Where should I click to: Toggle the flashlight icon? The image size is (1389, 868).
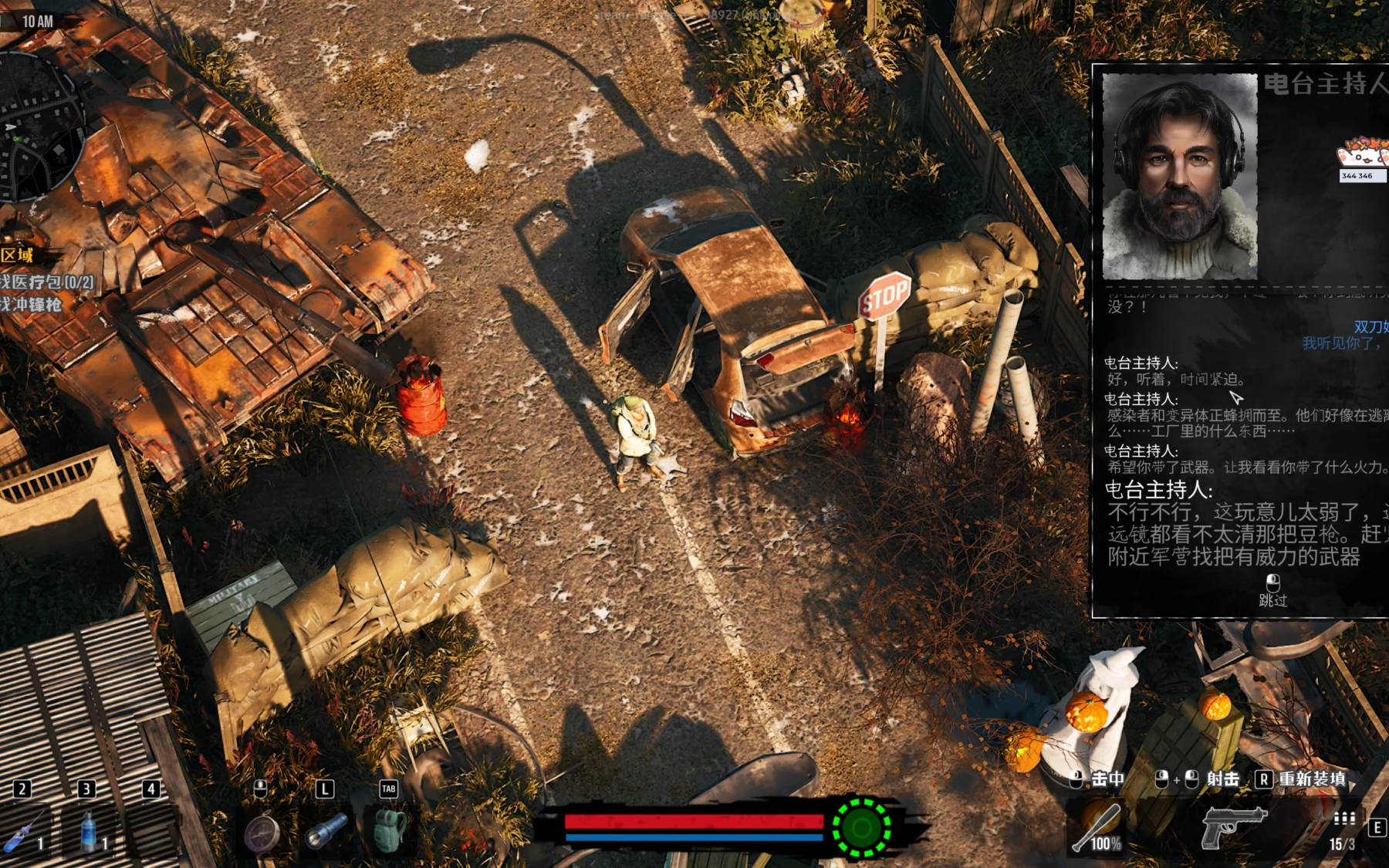[x=326, y=832]
